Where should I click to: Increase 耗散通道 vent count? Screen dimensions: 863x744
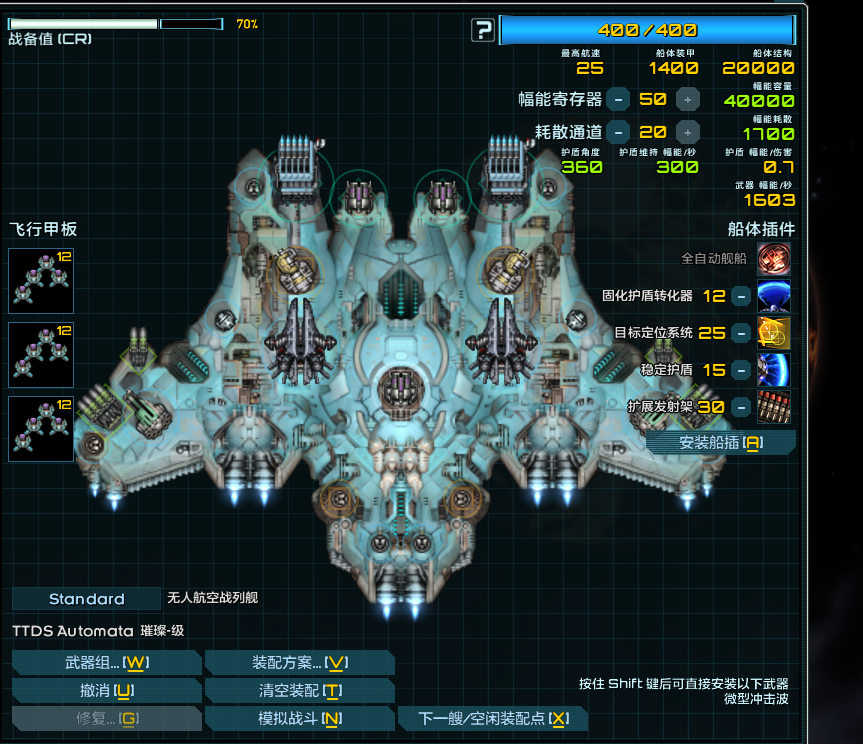(x=687, y=132)
